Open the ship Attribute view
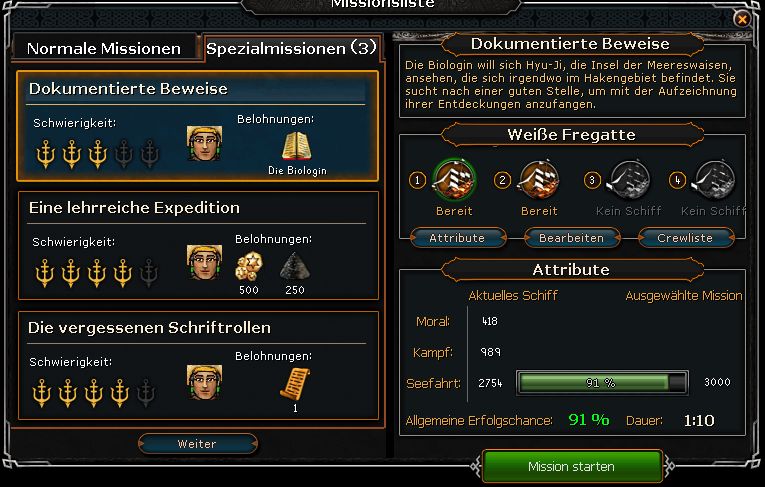Image resolution: width=765 pixels, height=487 pixels. point(457,238)
